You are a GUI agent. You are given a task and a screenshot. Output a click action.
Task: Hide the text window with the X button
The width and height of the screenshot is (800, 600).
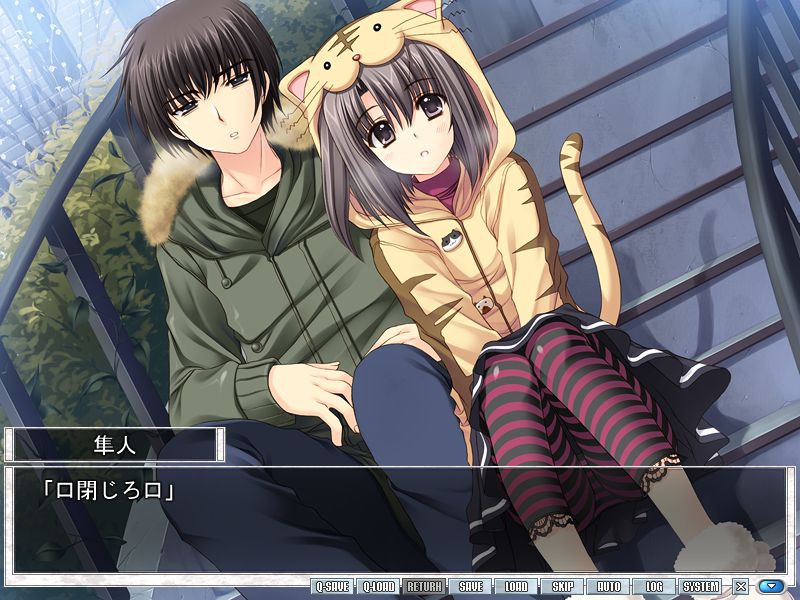coord(740,587)
